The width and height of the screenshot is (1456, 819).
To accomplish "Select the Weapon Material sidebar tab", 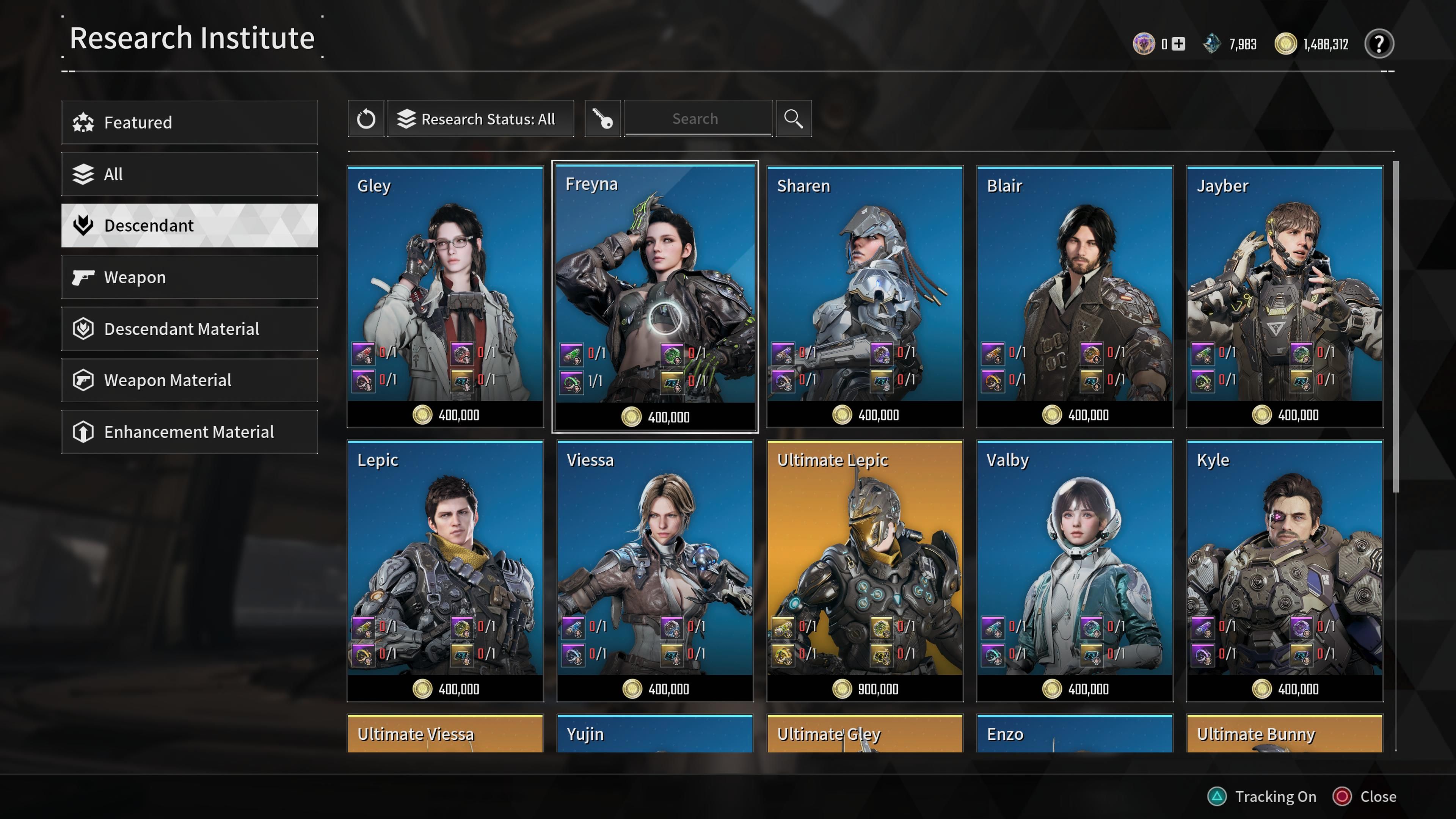I will (x=189, y=380).
